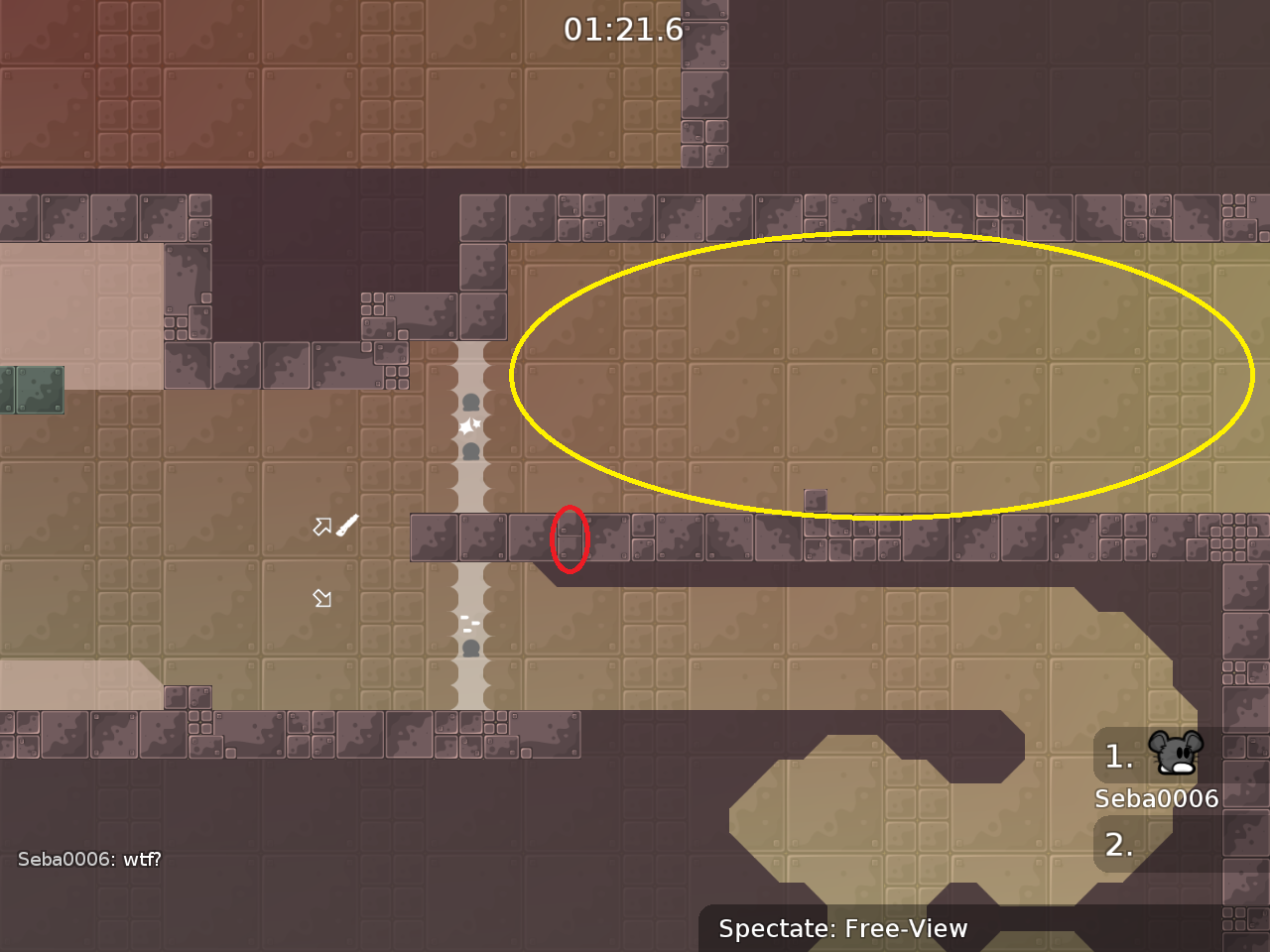This screenshot has width=1270, height=952.
Task: Select the gray mouse skin avatar on the scoreboard
Action: [x=1174, y=756]
